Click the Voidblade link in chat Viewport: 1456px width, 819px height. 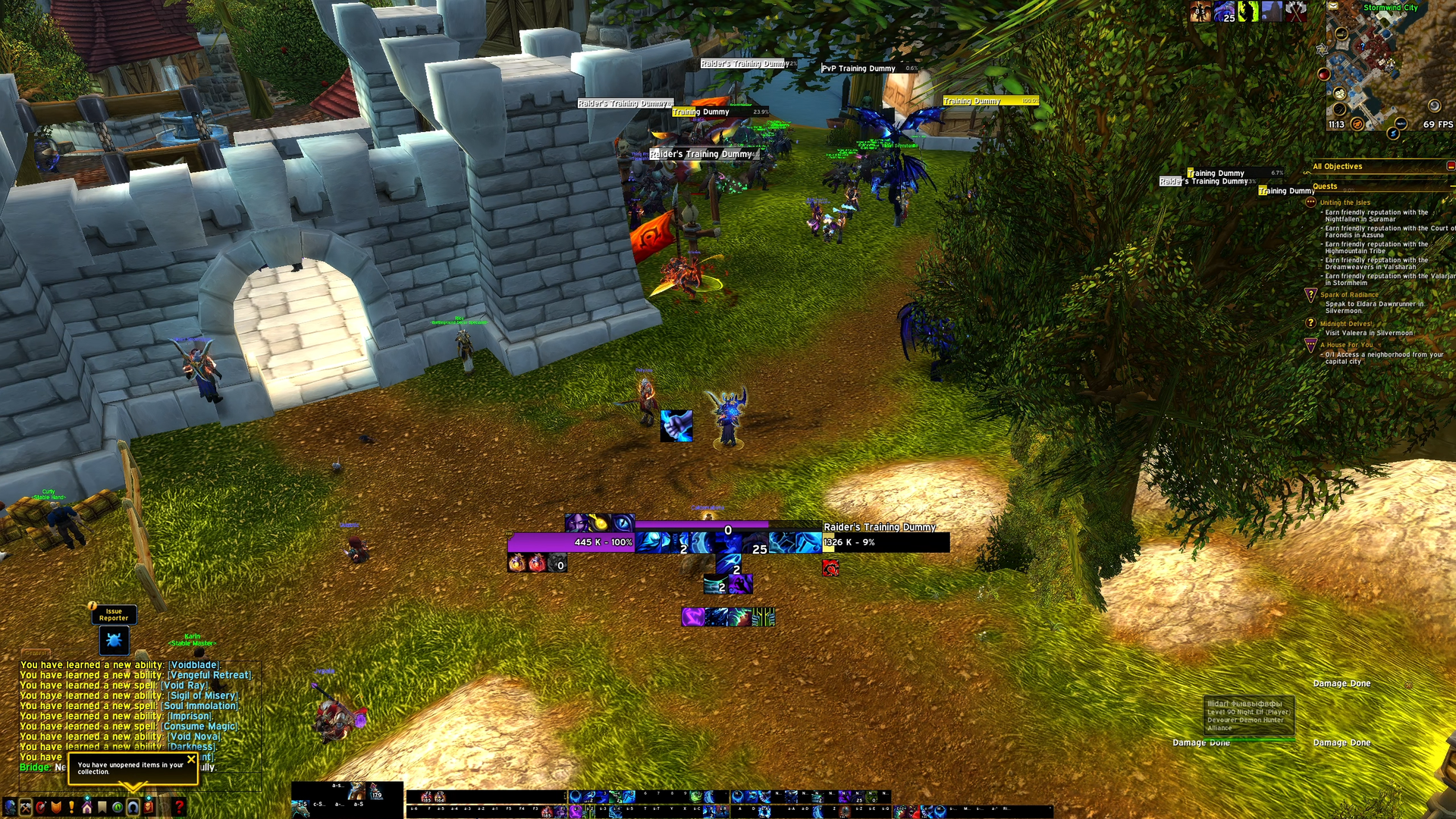coord(194,665)
